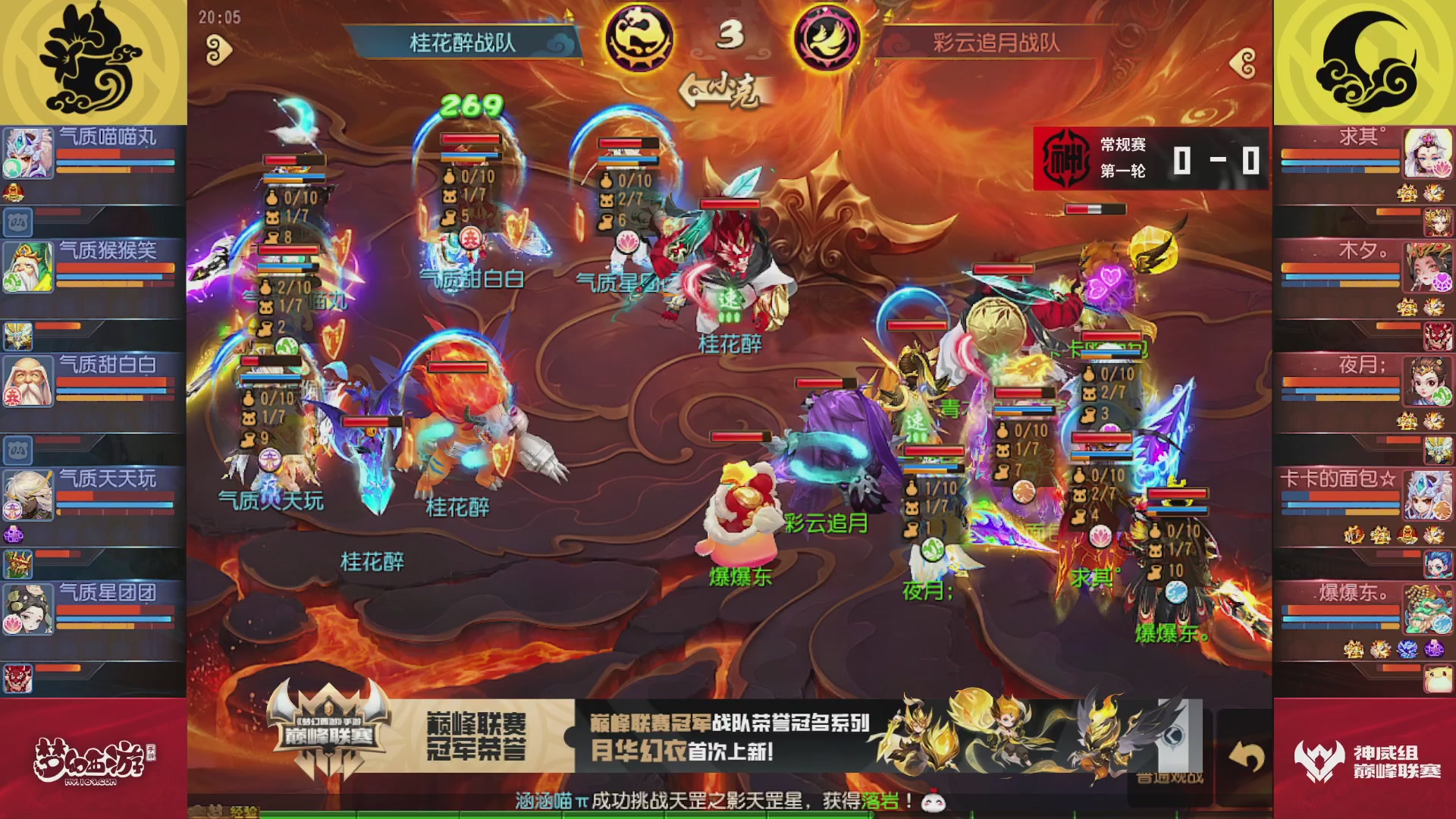Click the golden return arrow button bottom-right
This screenshot has height=819, width=1456.
1247,758
